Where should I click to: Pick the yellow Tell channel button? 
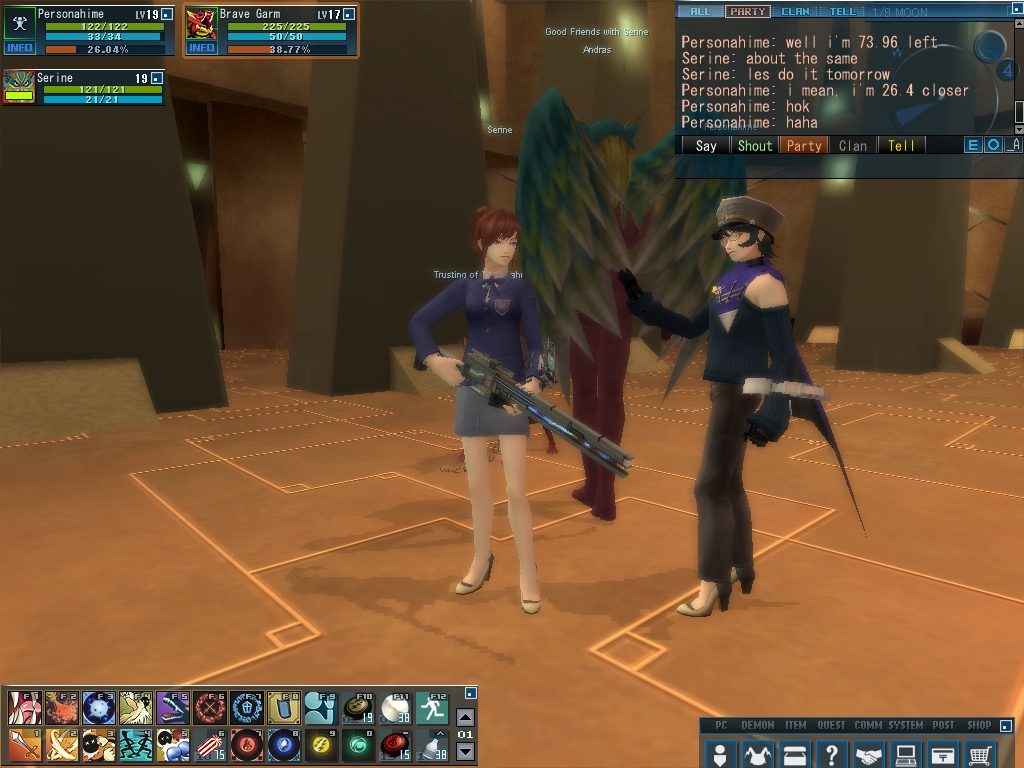pyautogui.click(x=901, y=145)
